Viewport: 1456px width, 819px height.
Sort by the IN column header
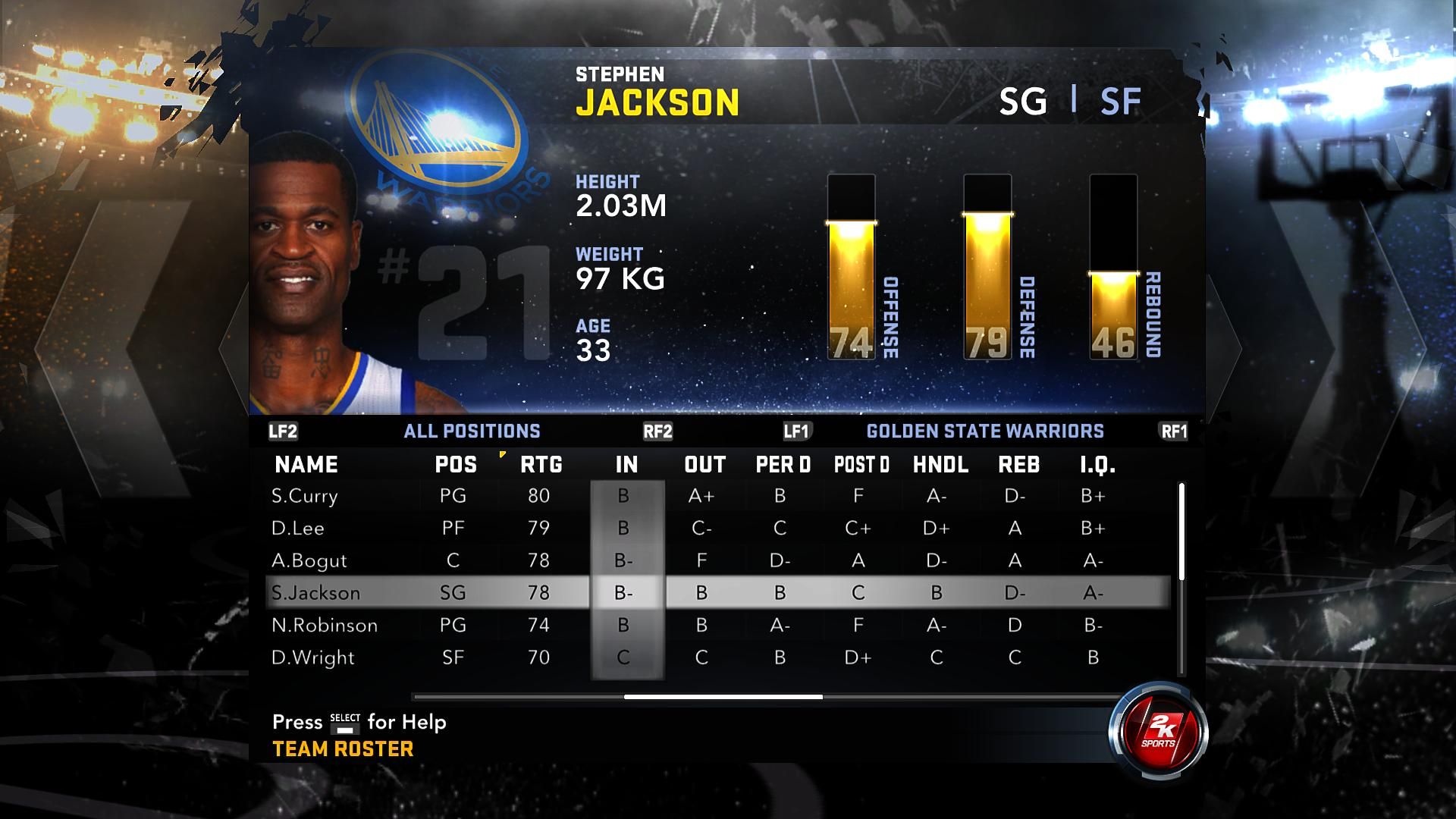(626, 465)
